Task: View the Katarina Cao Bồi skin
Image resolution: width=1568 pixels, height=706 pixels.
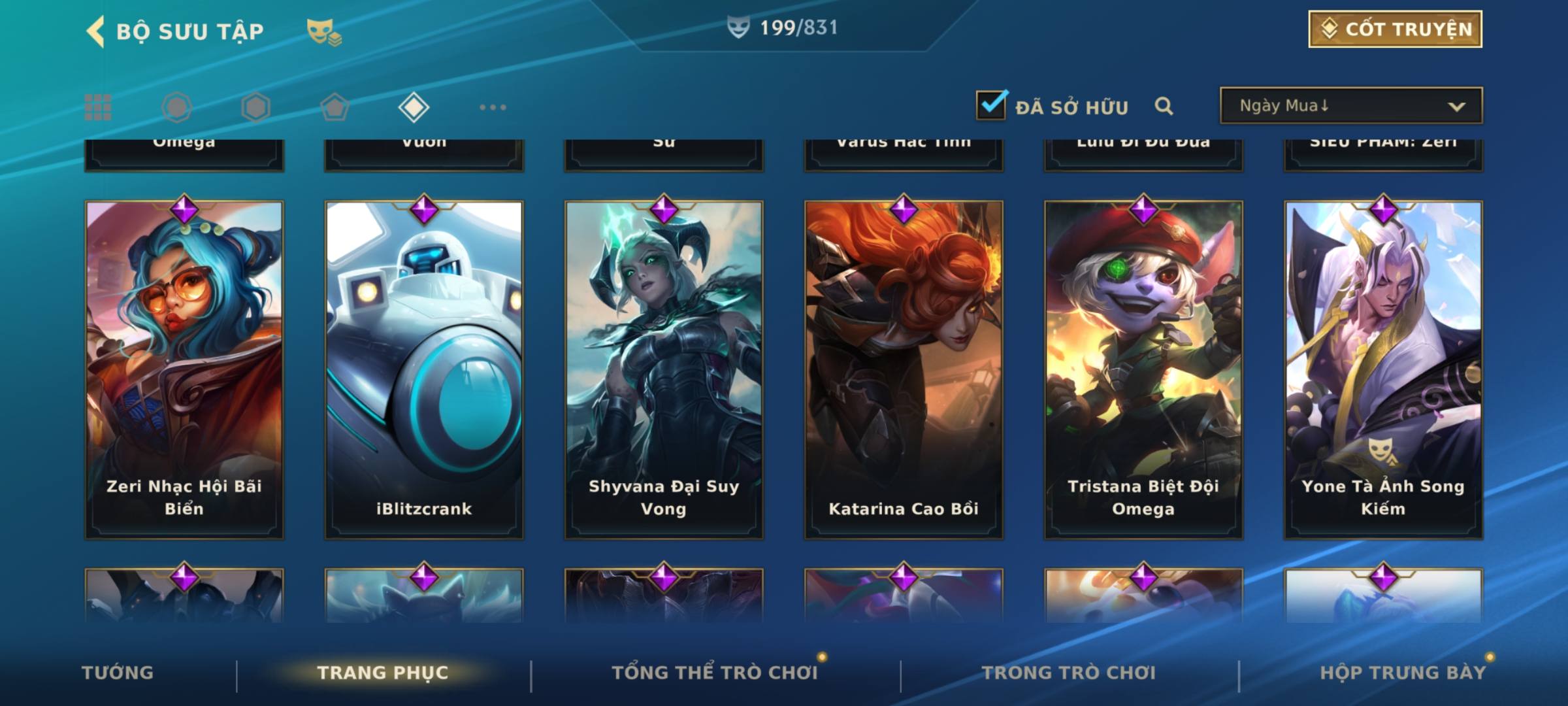Action: coord(904,369)
